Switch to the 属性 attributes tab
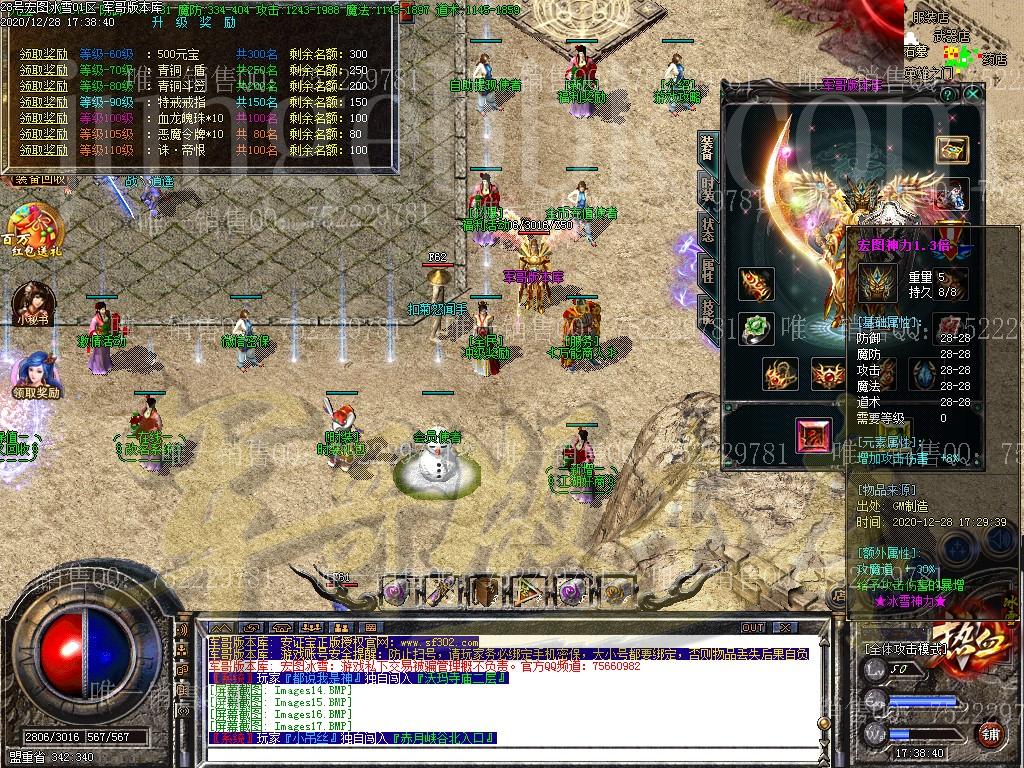Viewport: 1024px width, 768px height. click(x=707, y=268)
